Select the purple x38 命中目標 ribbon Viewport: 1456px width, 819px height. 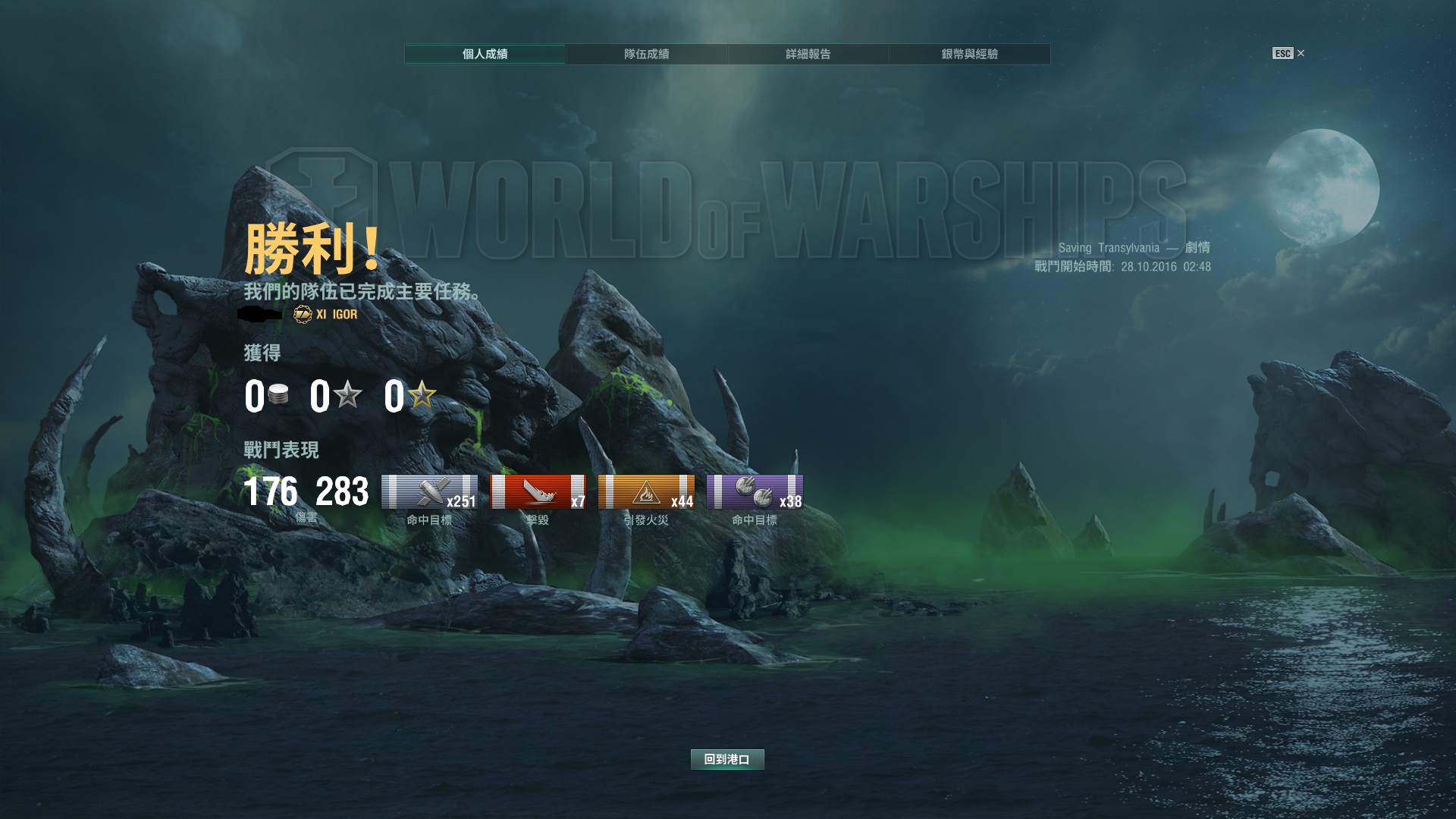[755, 492]
